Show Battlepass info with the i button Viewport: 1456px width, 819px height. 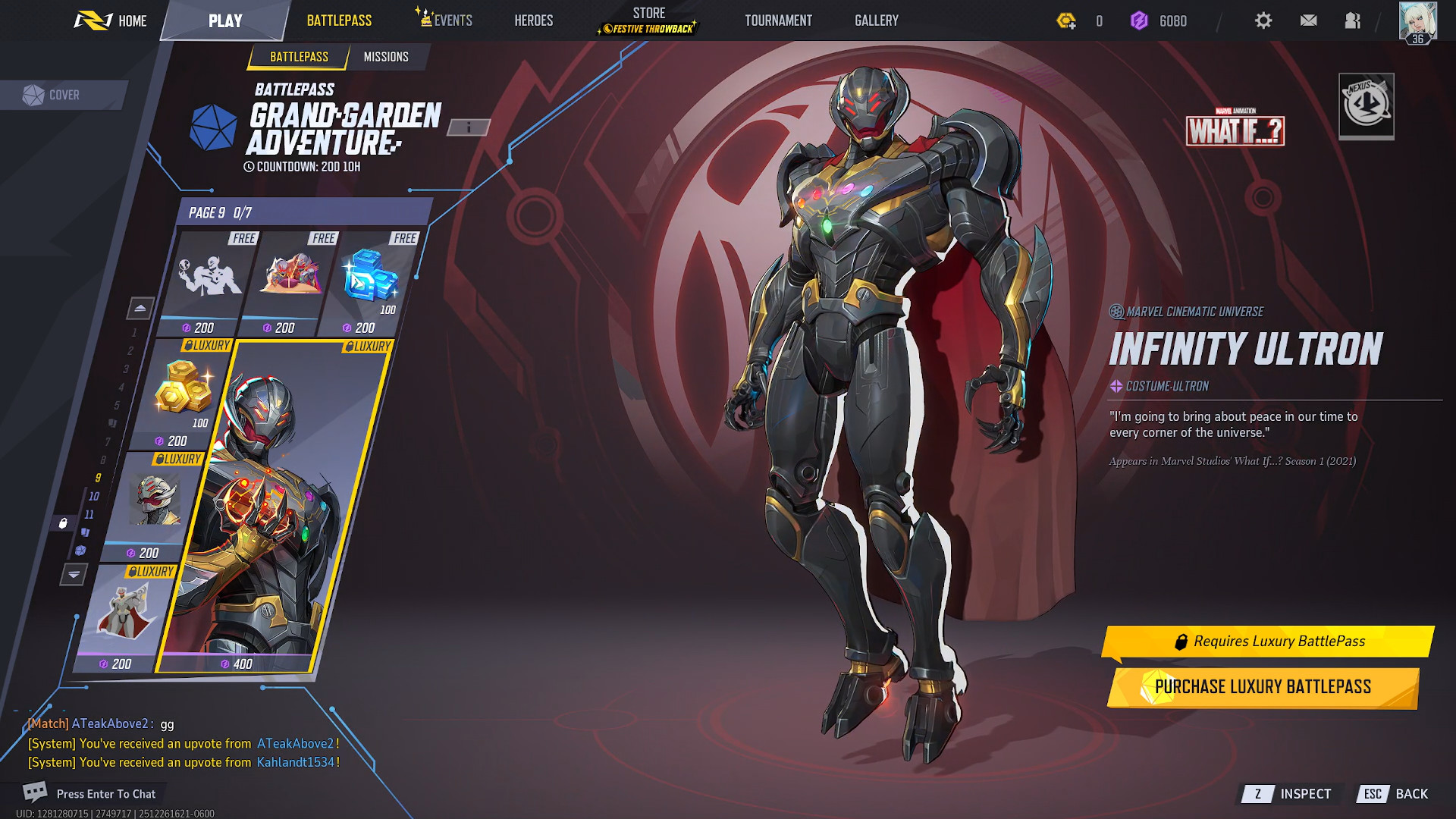(x=469, y=127)
